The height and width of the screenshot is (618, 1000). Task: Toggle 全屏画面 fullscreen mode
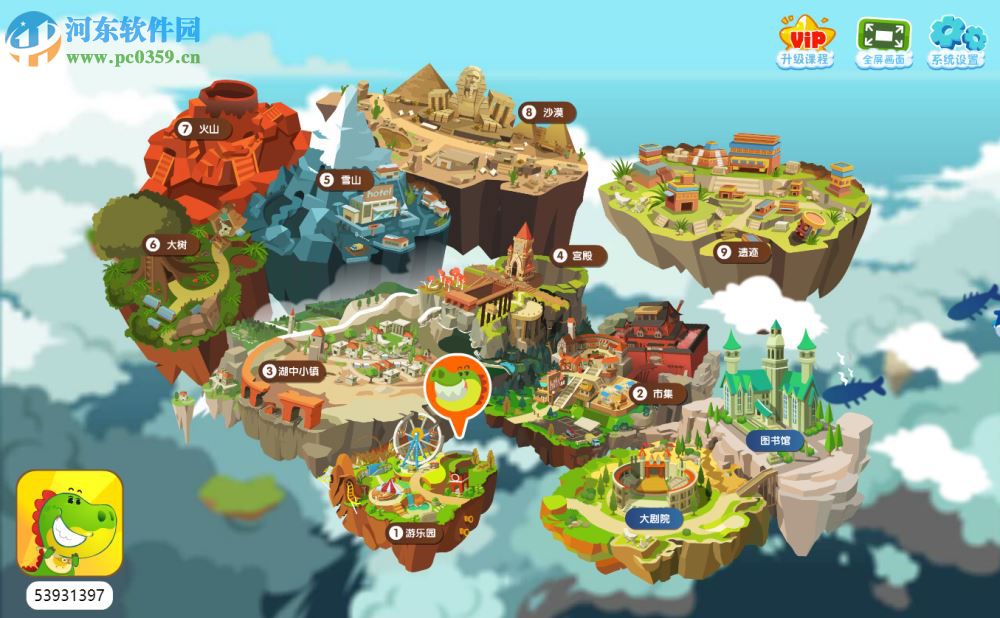(x=883, y=41)
